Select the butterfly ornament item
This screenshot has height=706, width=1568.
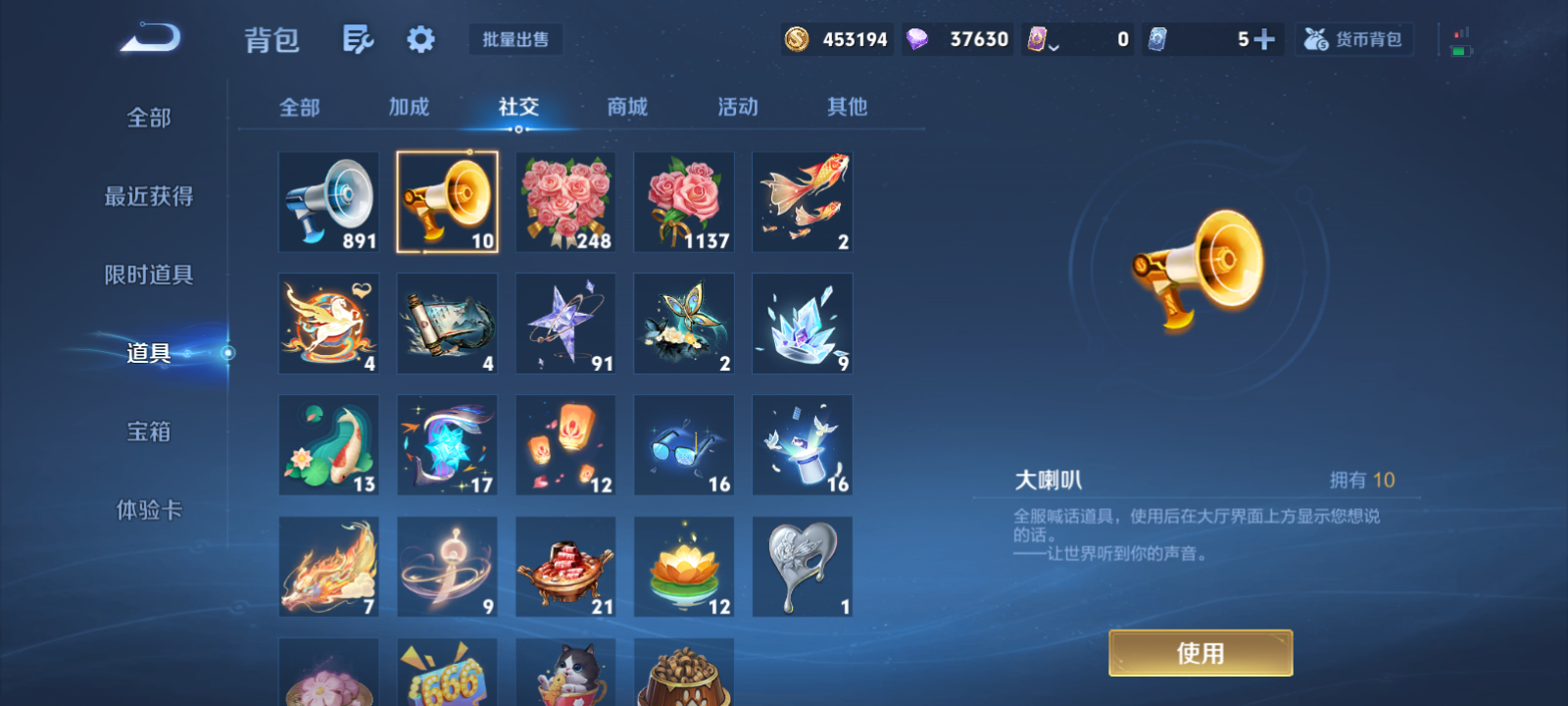click(x=684, y=323)
